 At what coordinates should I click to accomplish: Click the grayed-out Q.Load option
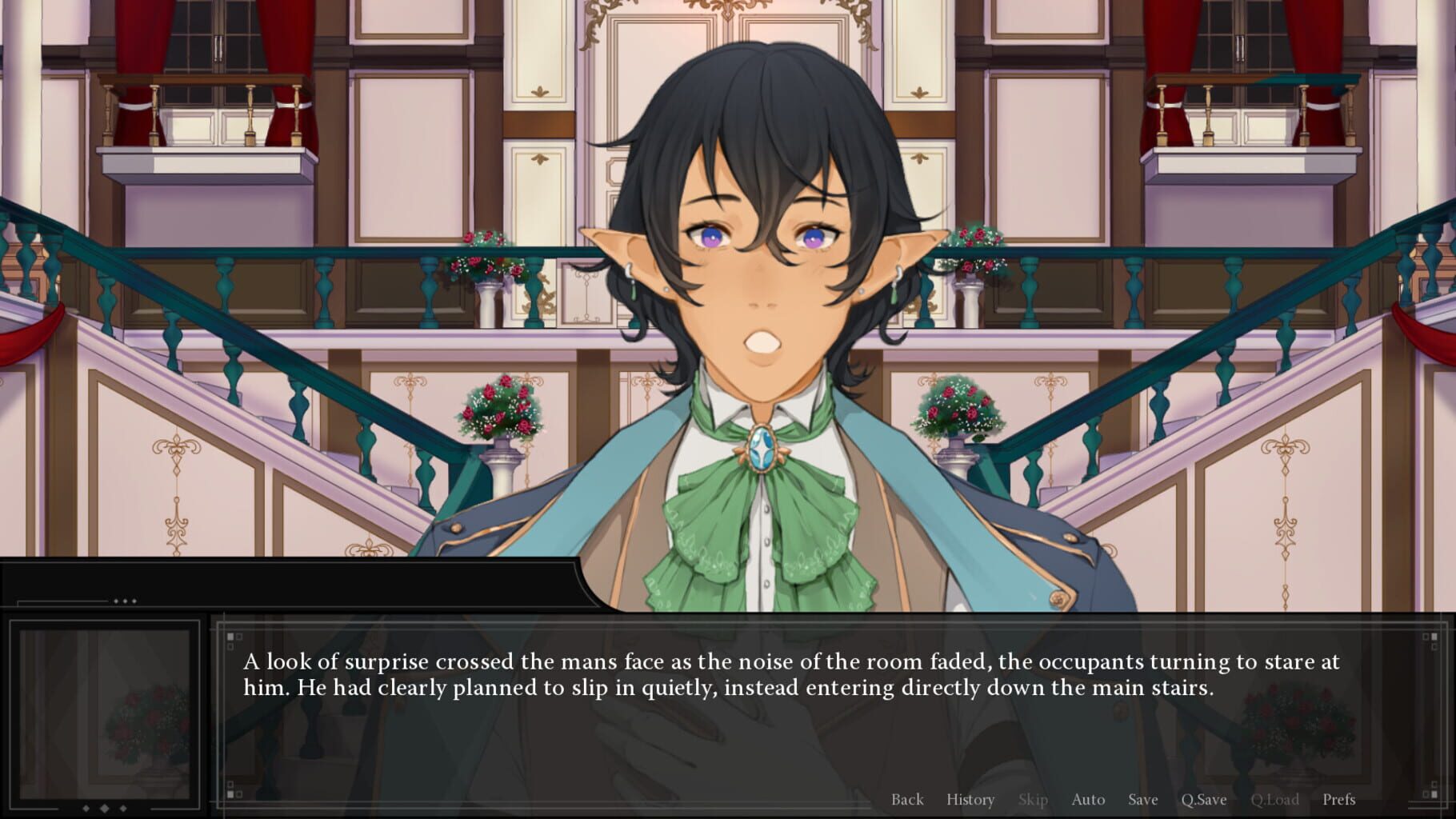coord(1277,799)
